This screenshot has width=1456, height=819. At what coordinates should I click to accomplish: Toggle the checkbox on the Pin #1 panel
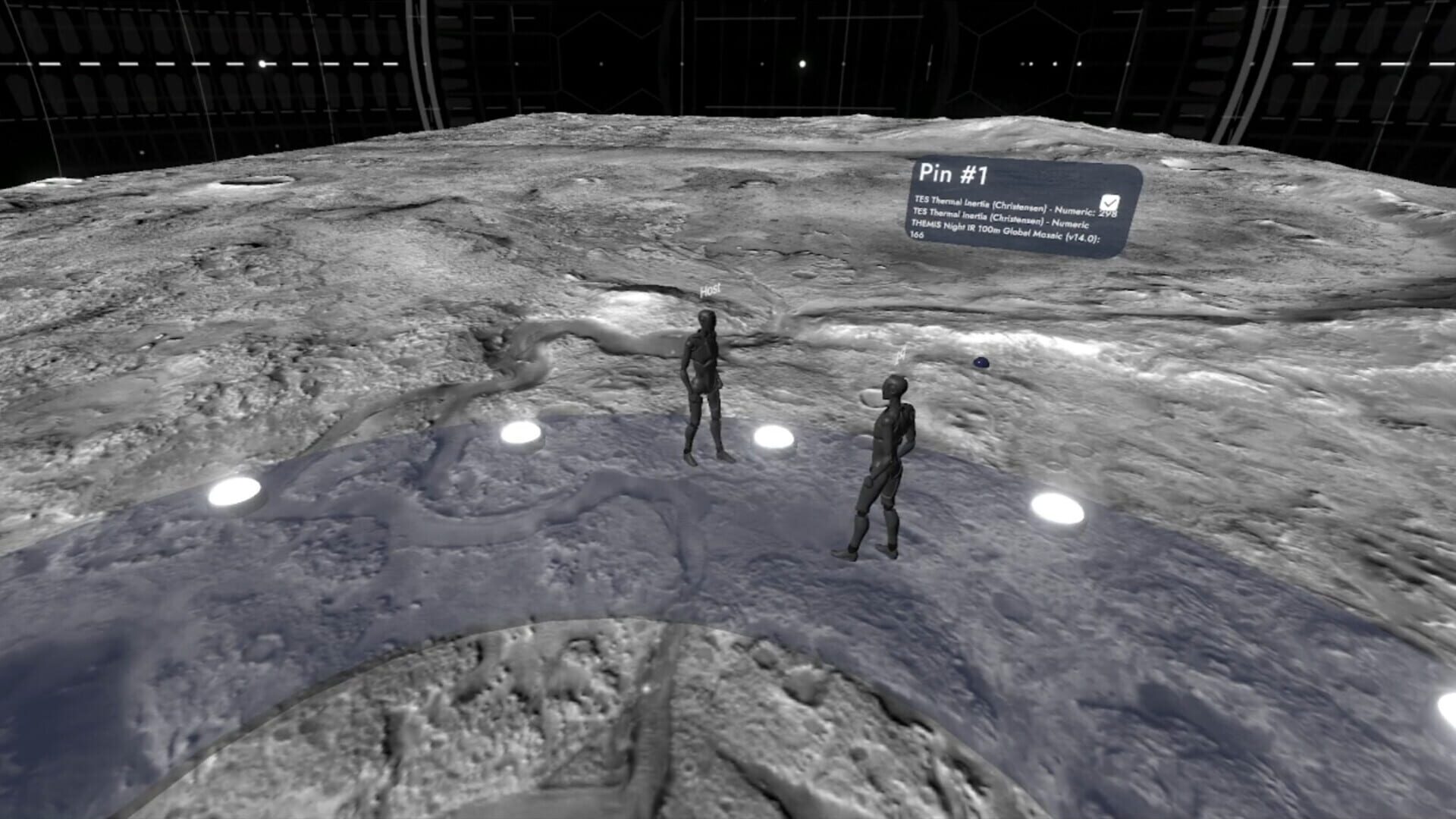coord(1110,202)
